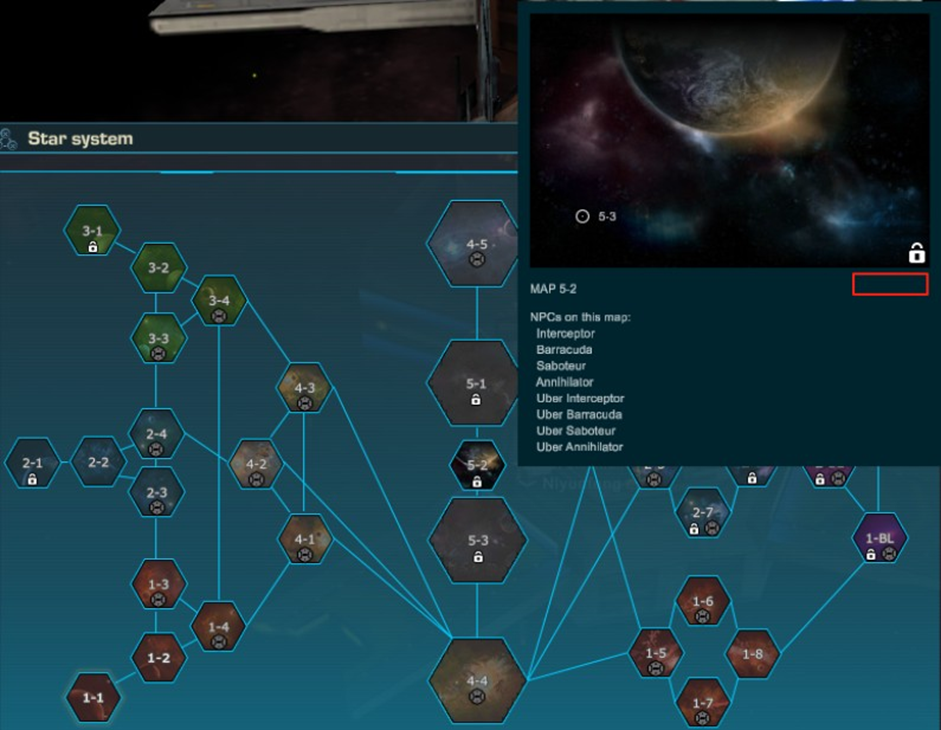Select the 2-2 map node
941x730 pixels.
tap(97, 464)
